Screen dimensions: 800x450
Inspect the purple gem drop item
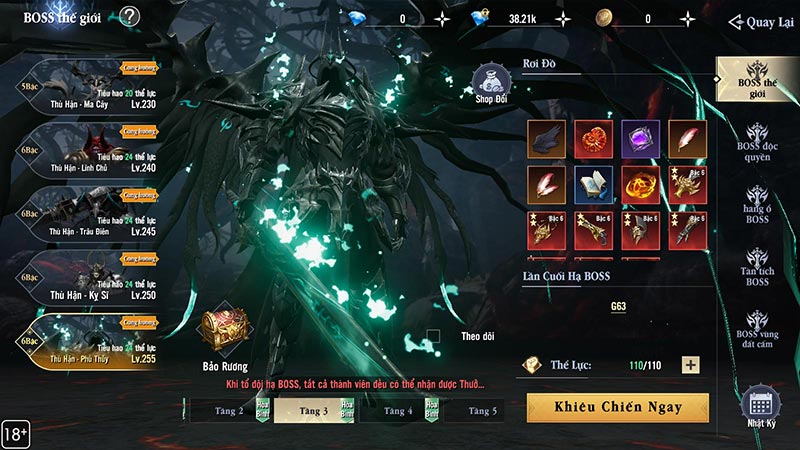pyautogui.click(x=639, y=138)
